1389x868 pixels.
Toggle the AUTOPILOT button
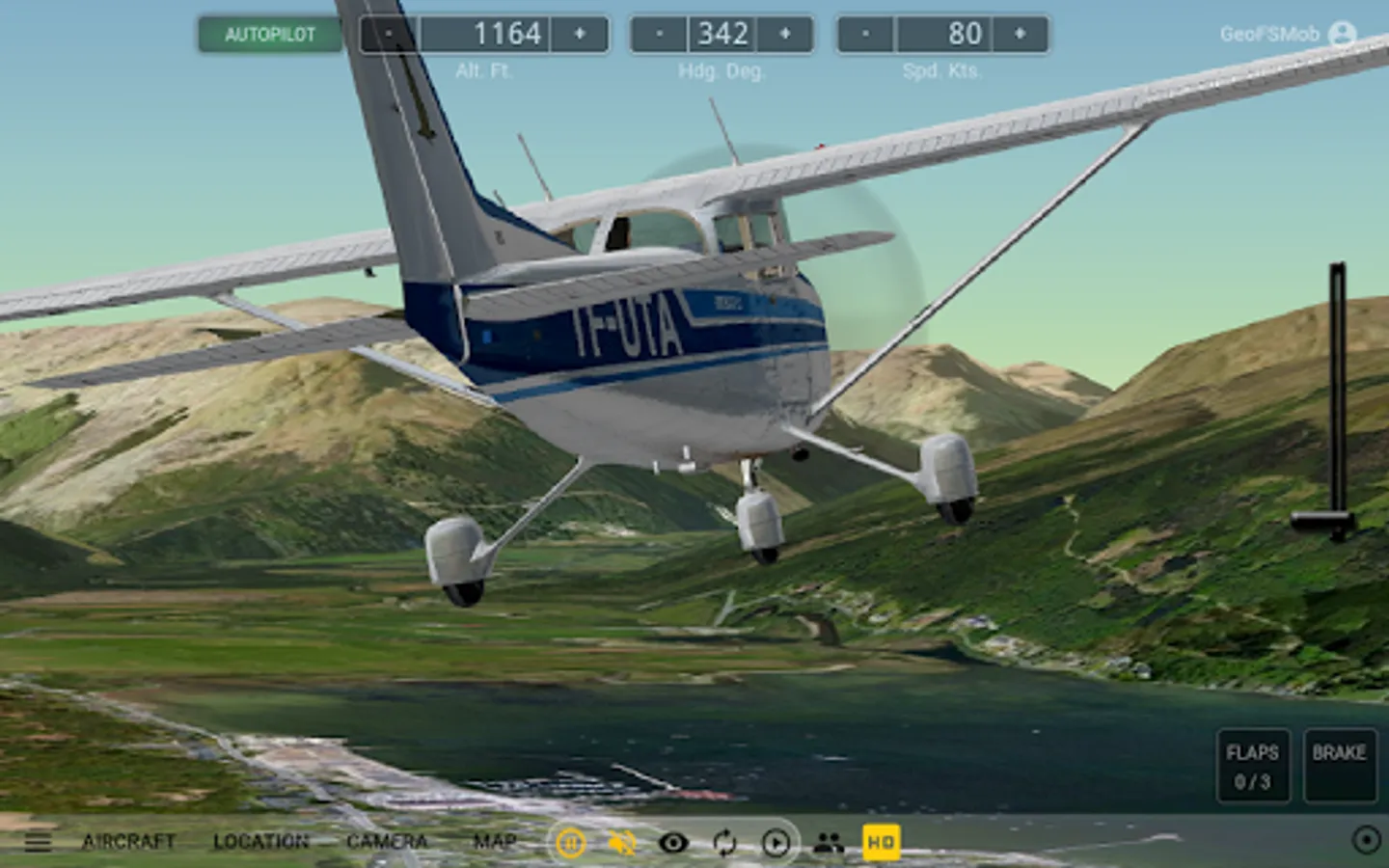pos(270,35)
